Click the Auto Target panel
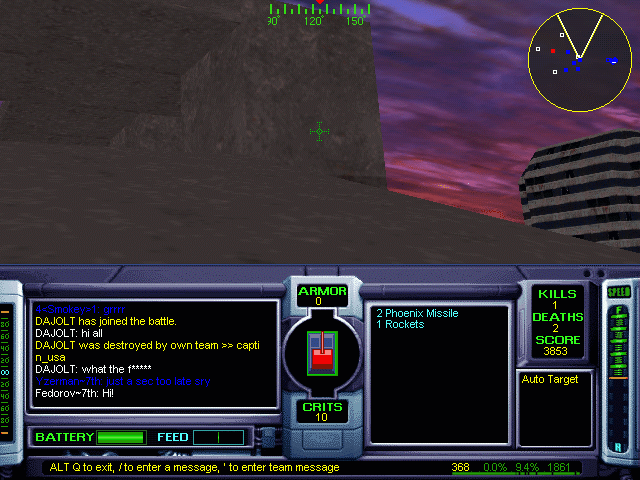Image resolution: width=640 pixels, height=480 pixels. click(555, 408)
